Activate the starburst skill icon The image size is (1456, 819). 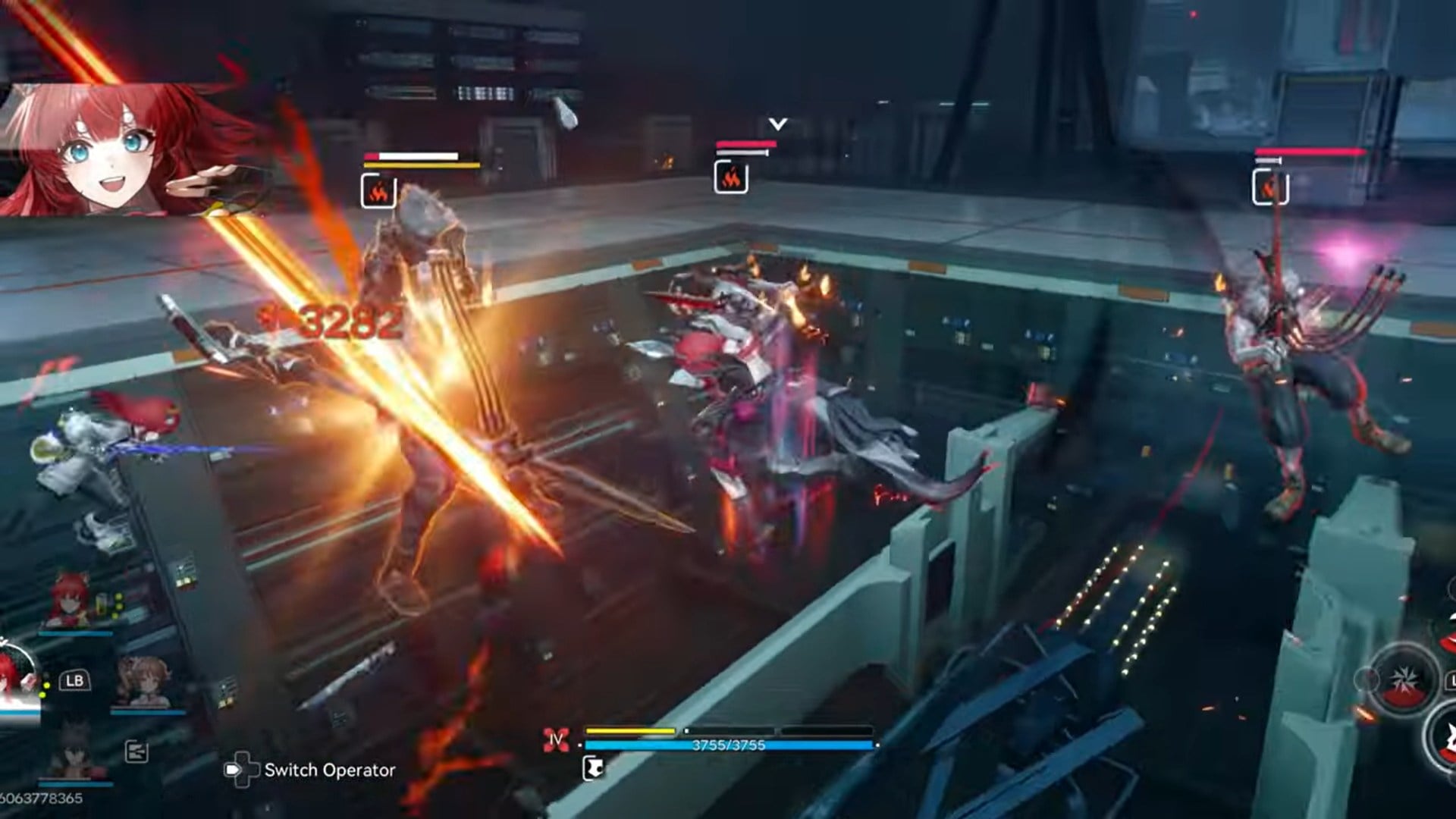(x=1404, y=679)
